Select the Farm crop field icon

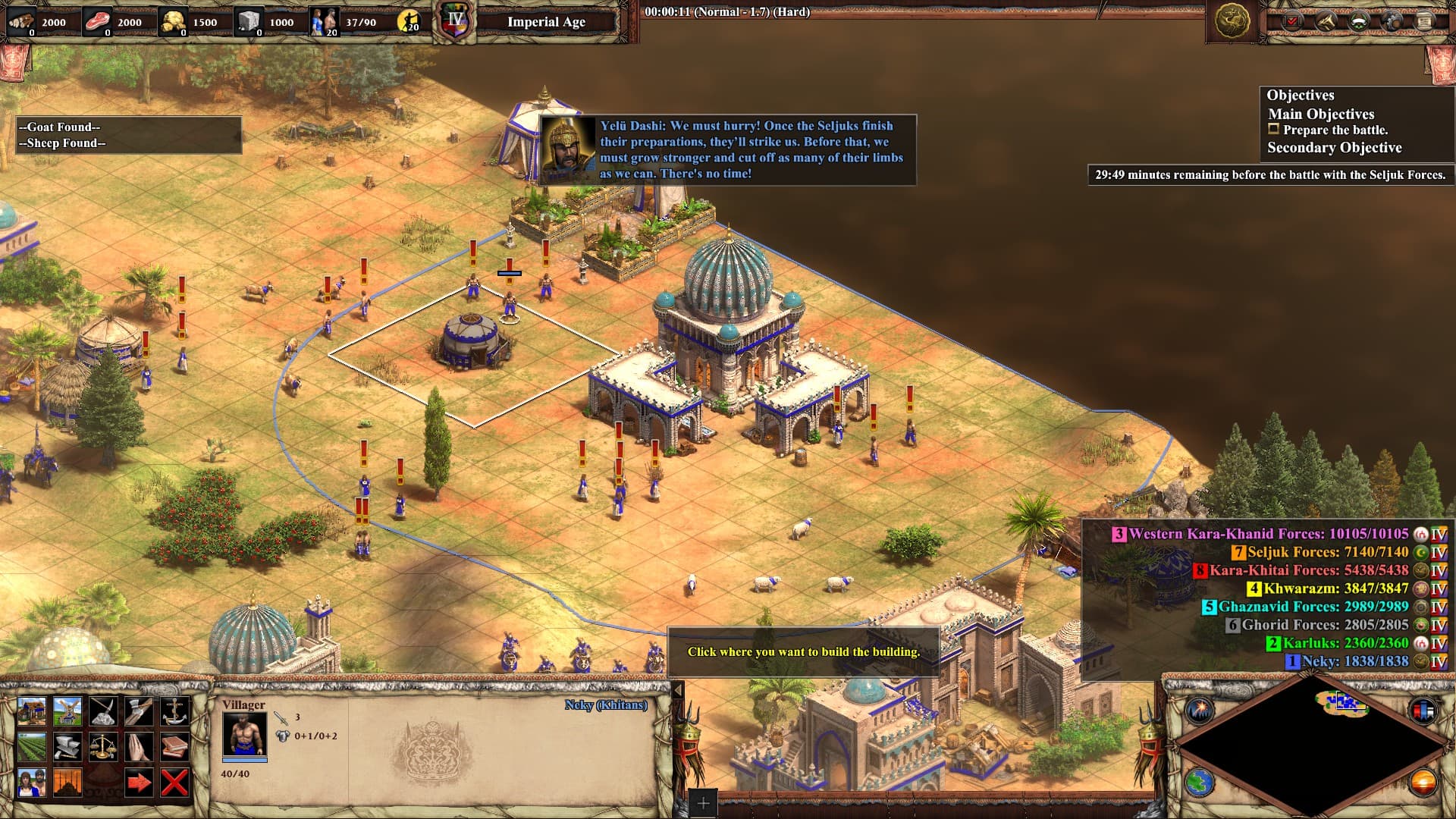pyautogui.click(x=32, y=747)
